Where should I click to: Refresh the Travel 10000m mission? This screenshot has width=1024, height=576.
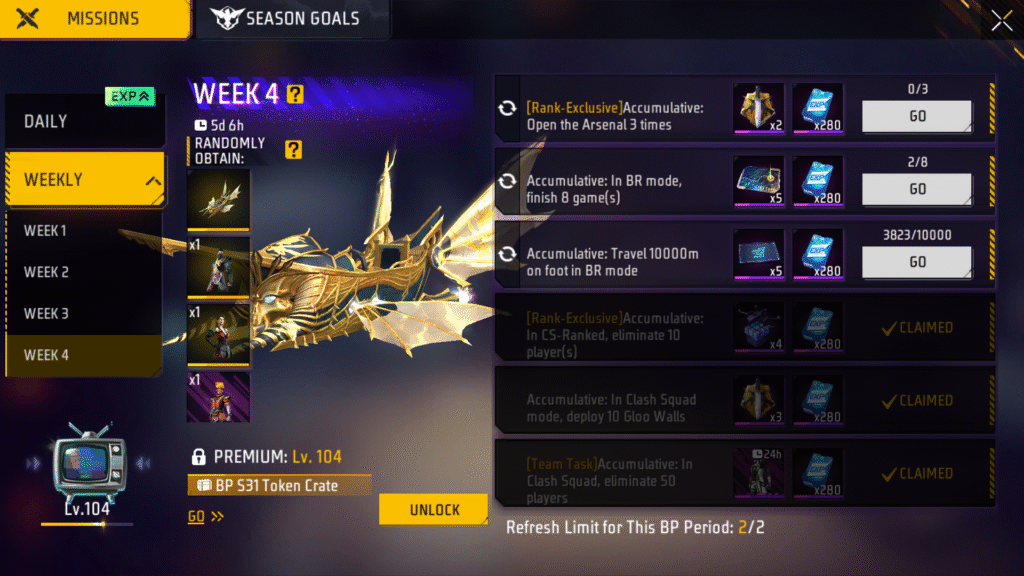(x=507, y=254)
